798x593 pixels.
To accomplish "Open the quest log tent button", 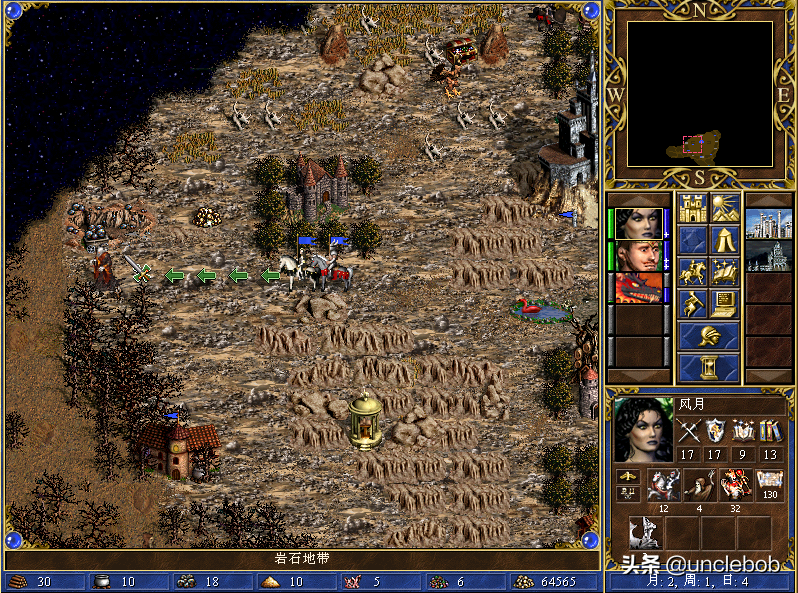I will (725, 240).
